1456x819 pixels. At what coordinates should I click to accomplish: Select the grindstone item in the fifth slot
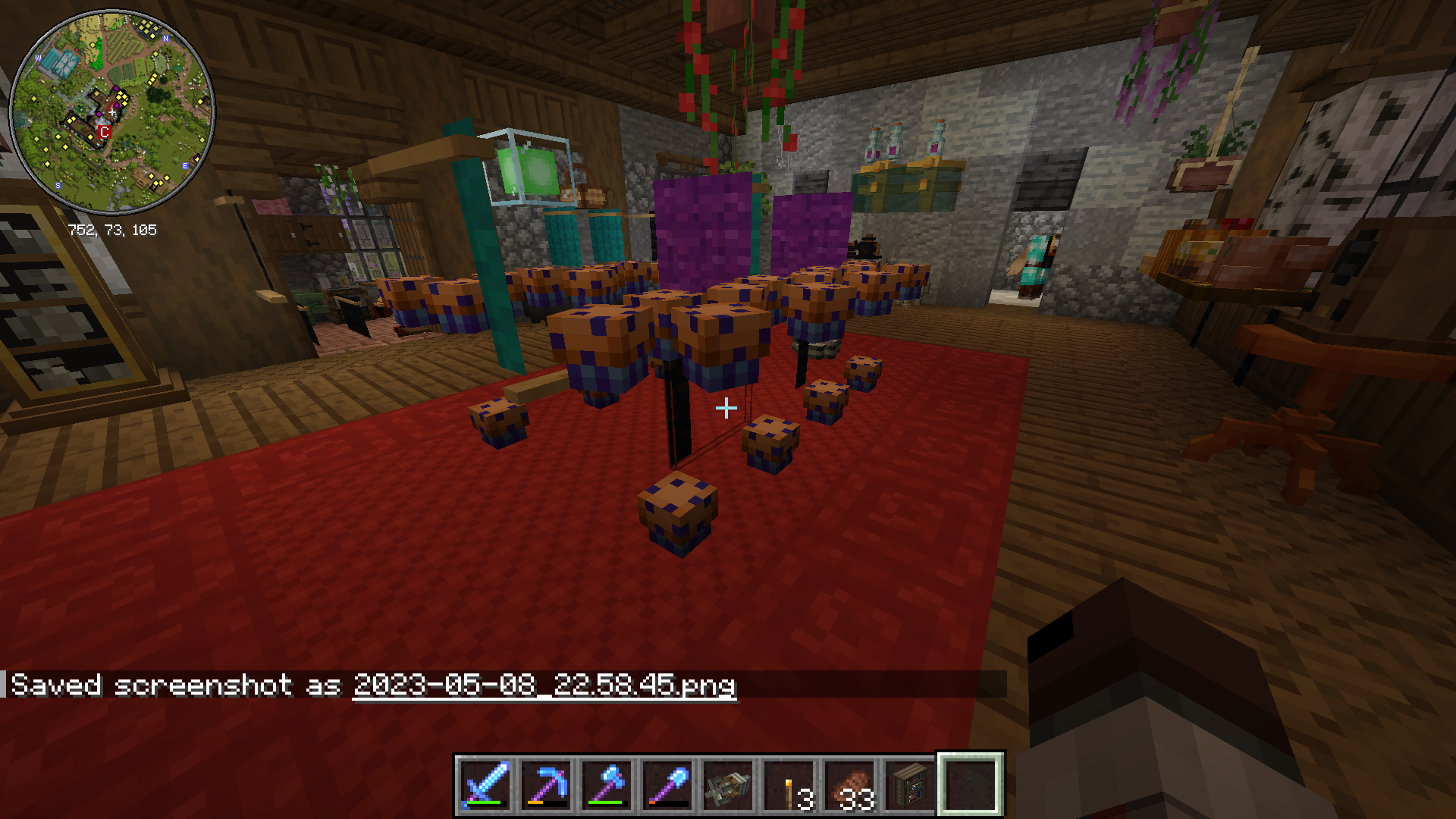click(x=726, y=785)
